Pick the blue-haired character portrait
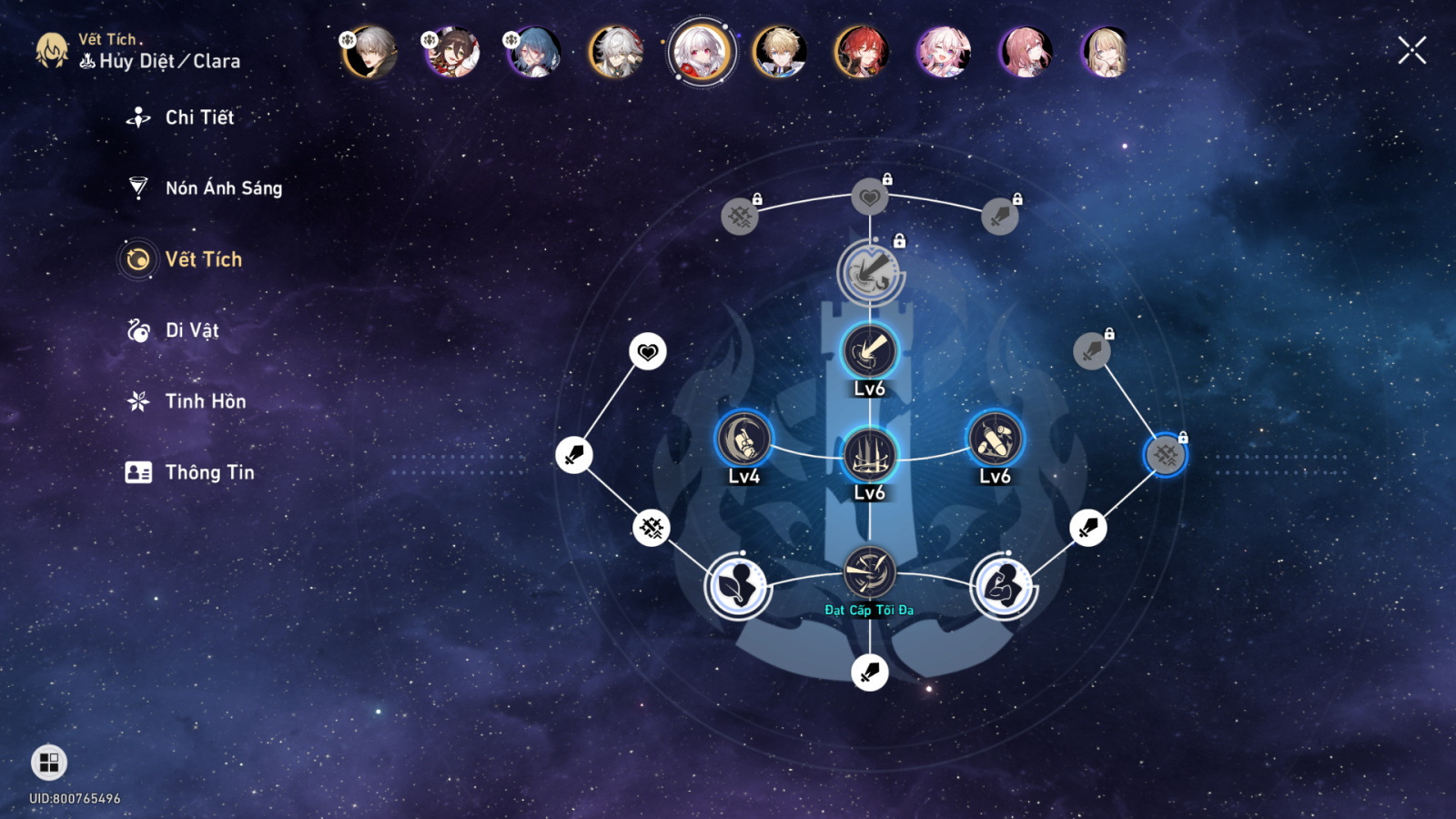Image resolution: width=1456 pixels, height=819 pixels. (534, 52)
